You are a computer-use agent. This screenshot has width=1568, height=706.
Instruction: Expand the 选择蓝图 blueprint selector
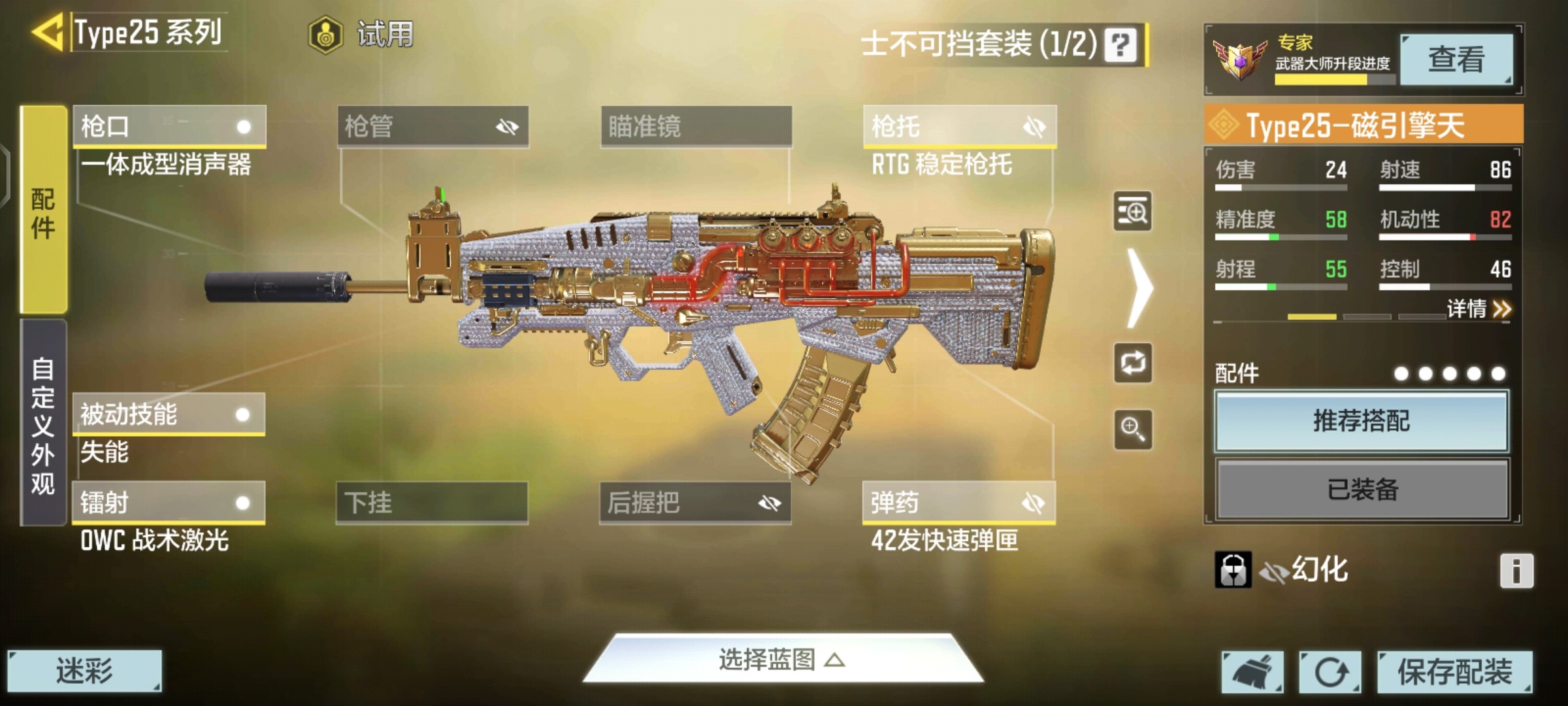click(782, 660)
